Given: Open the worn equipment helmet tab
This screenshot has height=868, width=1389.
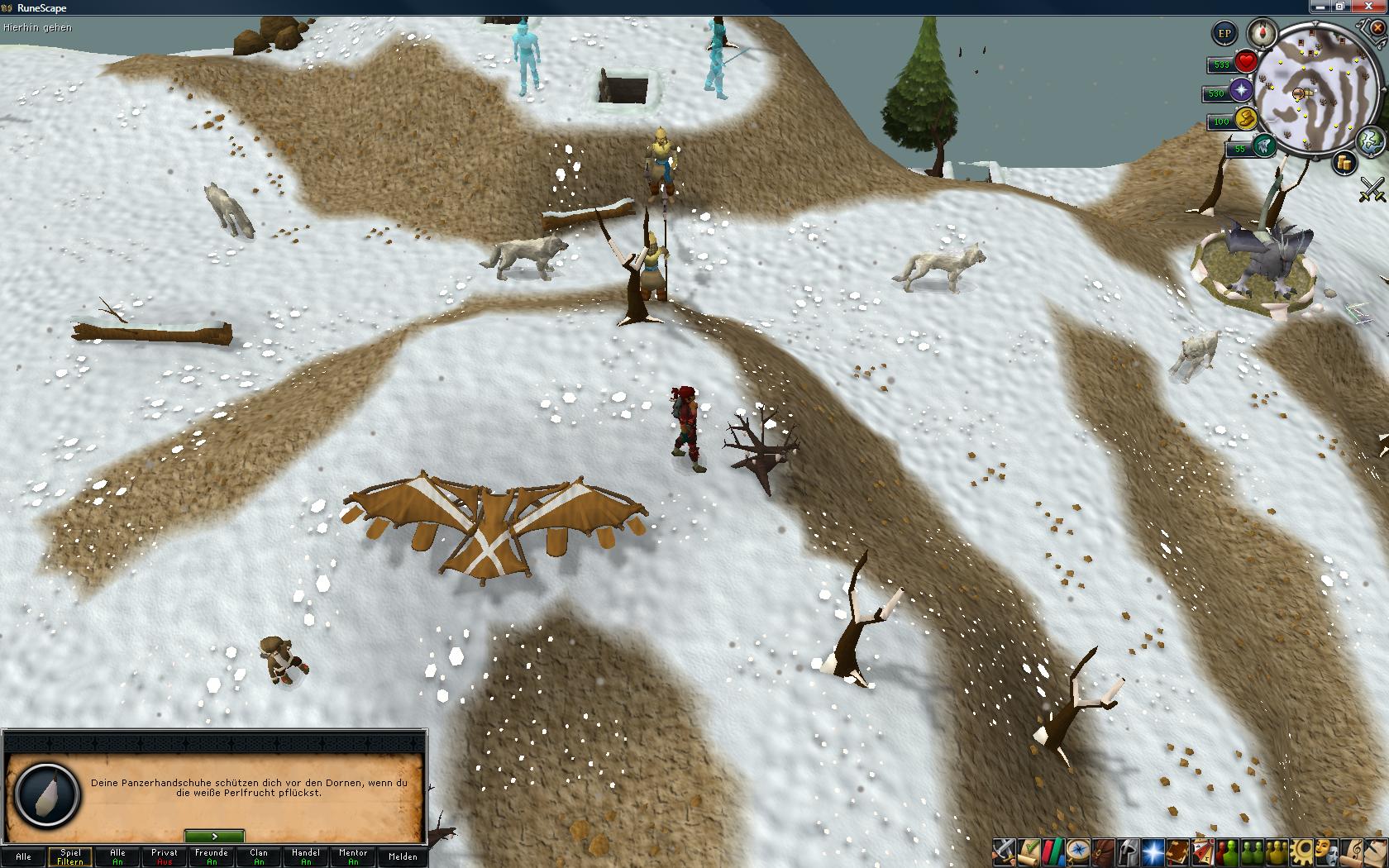Looking at the screenshot, I should coord(1126,851).
